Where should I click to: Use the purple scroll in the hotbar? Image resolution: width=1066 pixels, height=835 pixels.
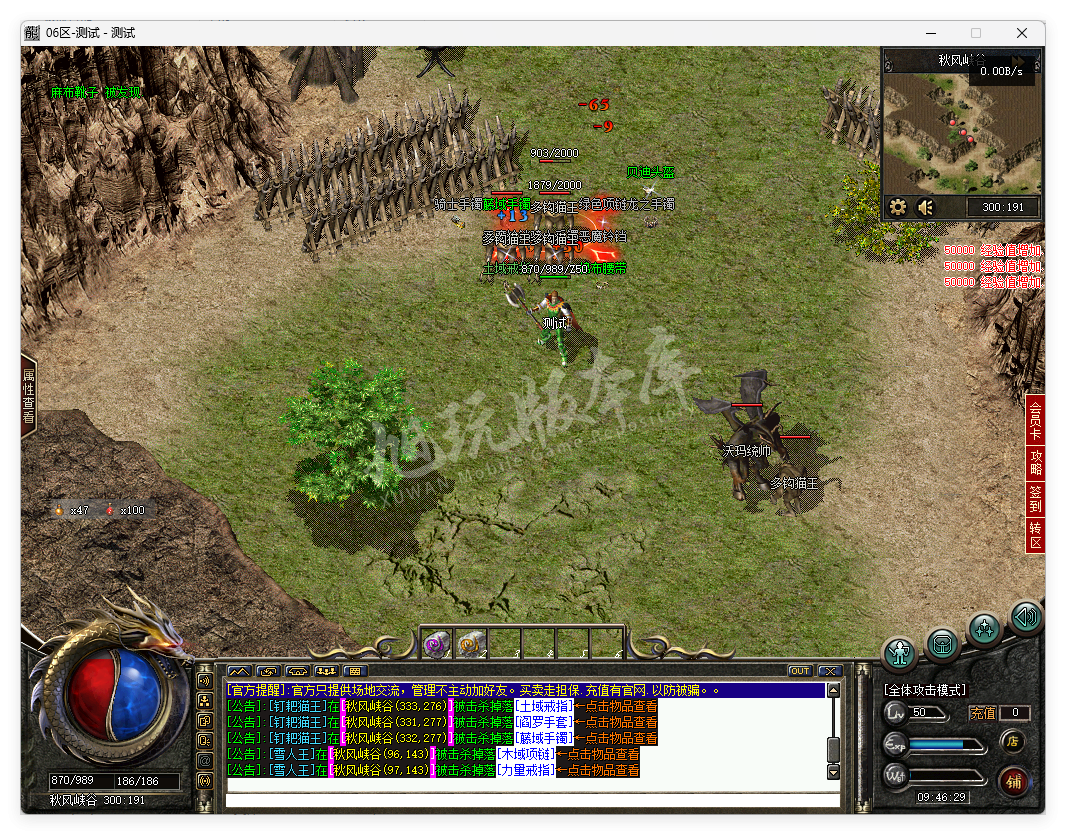[x=437, y=644]
